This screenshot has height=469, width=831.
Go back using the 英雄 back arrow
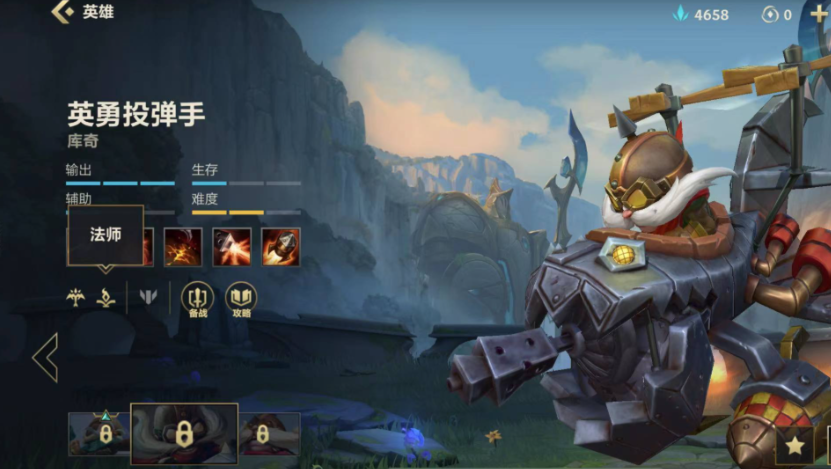(63, 13)
